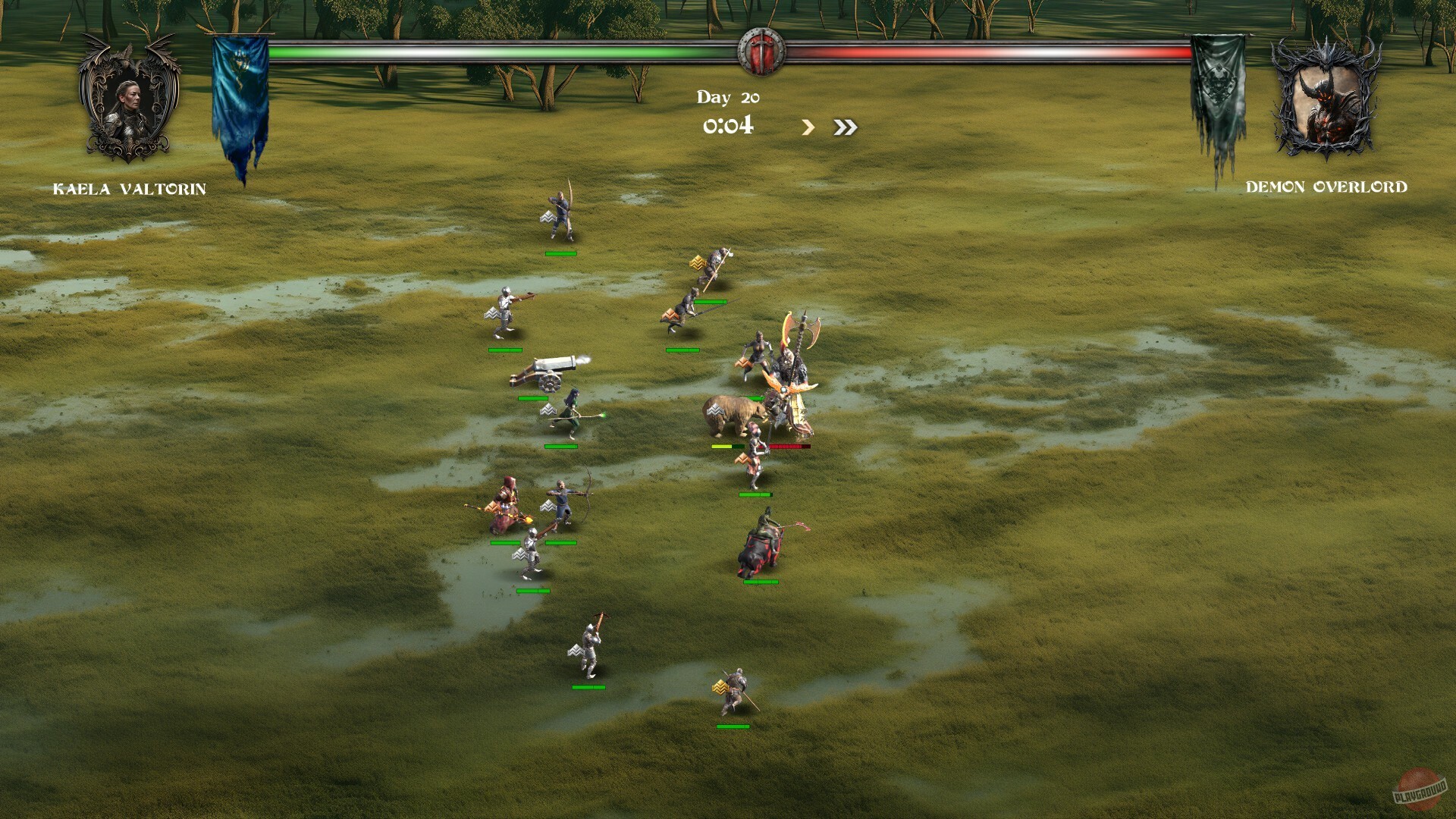Expand the chevron insignia over the bear unit

click(714, 409)
